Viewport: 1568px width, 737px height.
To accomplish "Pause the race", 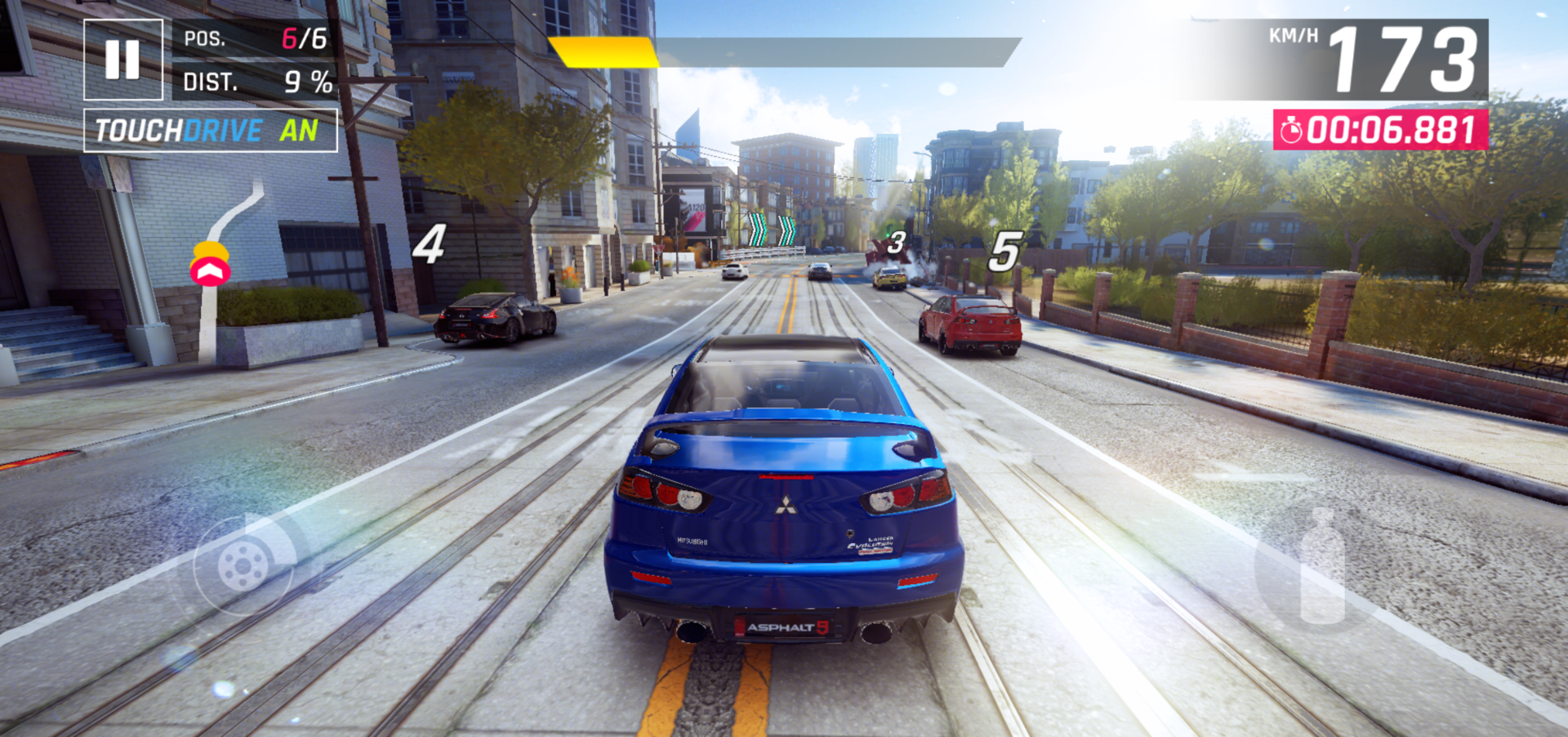I will click(x=123, y=60).
